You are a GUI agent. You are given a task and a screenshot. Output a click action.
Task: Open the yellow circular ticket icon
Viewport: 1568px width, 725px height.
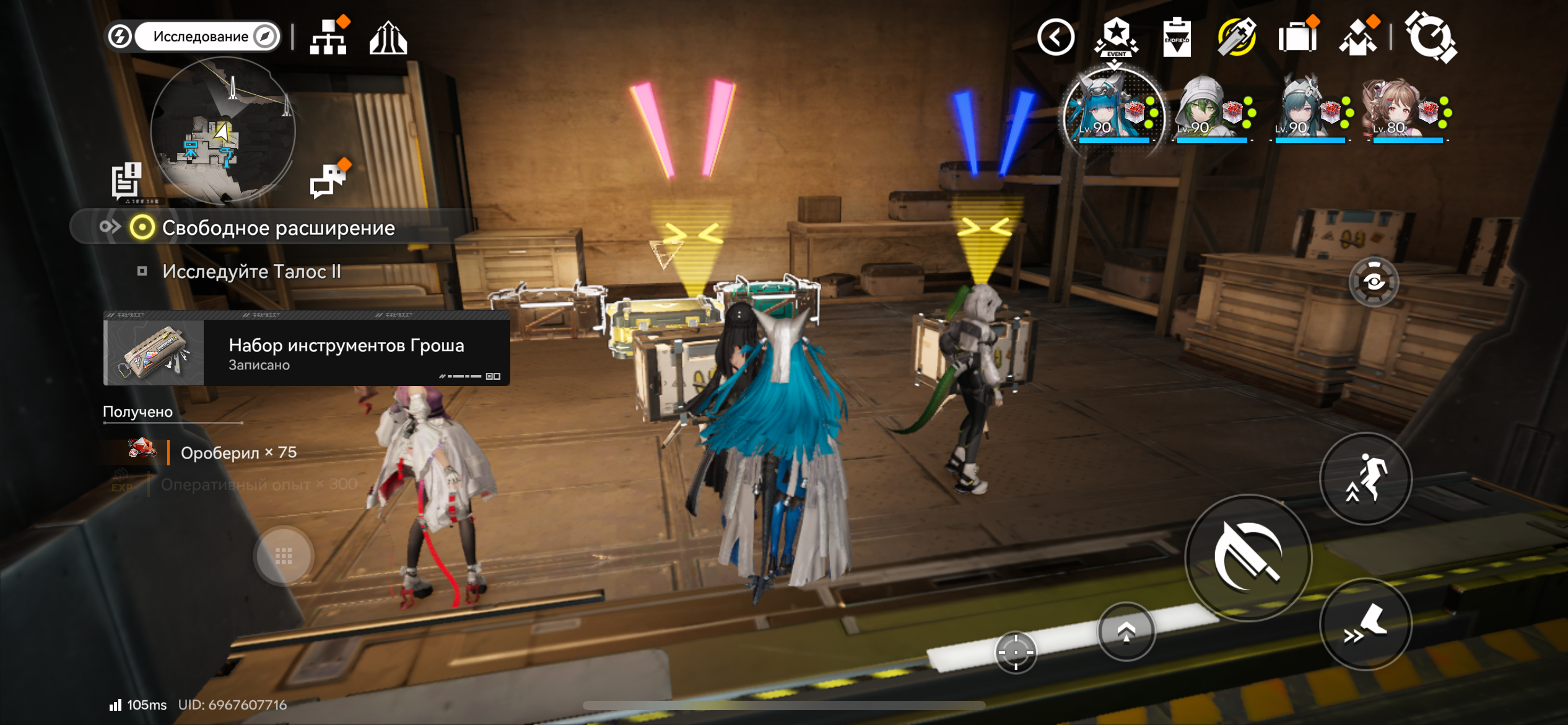click(1237, 37)
